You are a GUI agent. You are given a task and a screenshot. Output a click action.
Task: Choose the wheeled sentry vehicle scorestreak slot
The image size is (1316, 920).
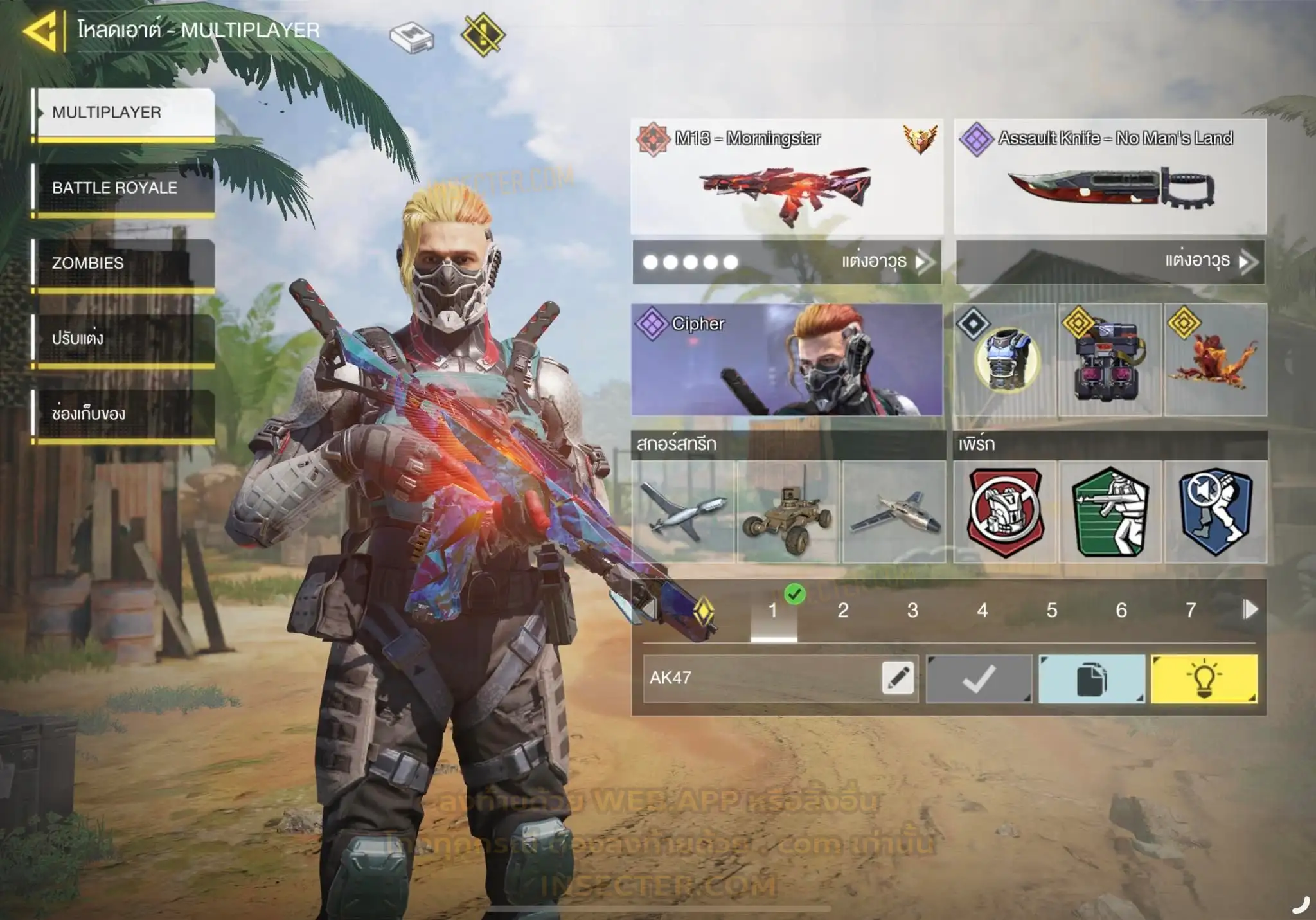pyautogui.click(x=788, y=512)
